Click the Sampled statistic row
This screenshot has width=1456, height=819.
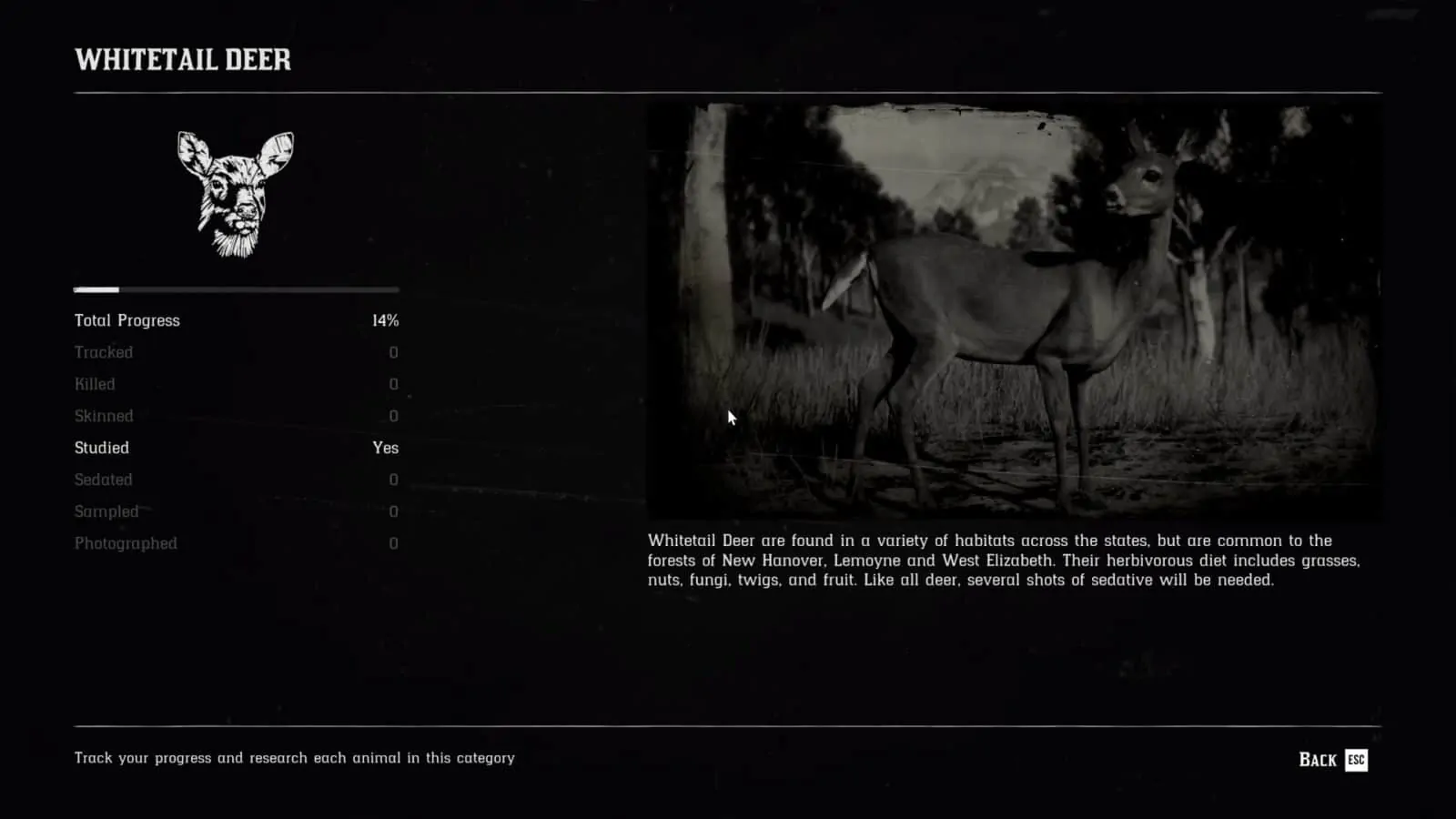(x=106, y=511)
